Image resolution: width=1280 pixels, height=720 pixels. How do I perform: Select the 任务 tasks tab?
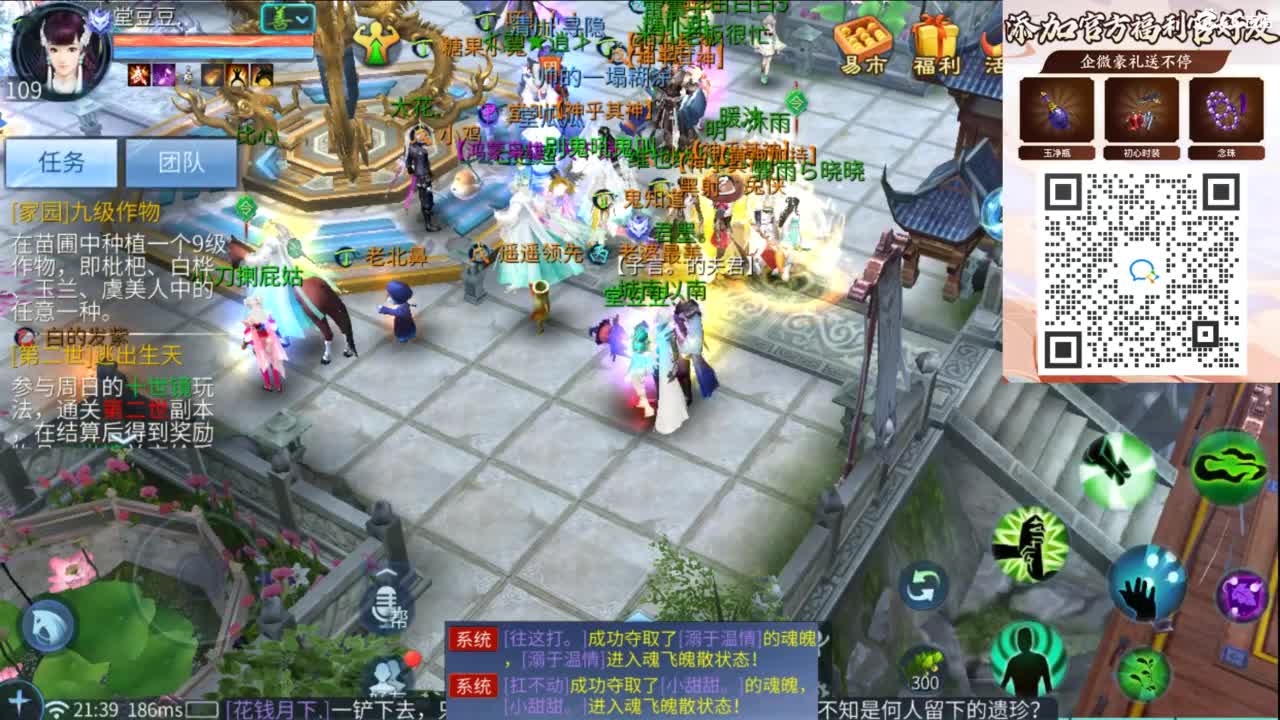pos(62,162)
